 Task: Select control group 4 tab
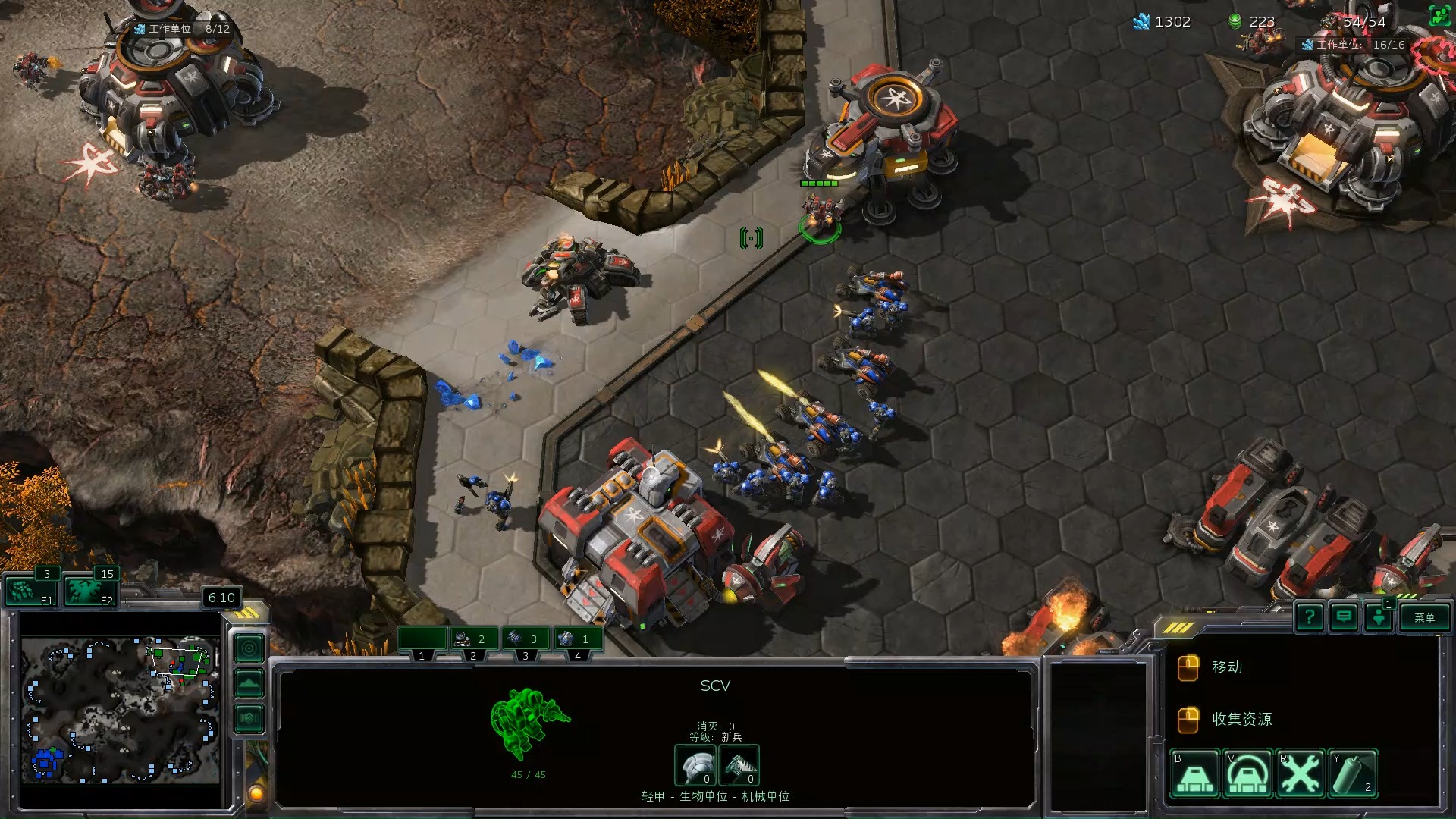click(x=578, y=641)
